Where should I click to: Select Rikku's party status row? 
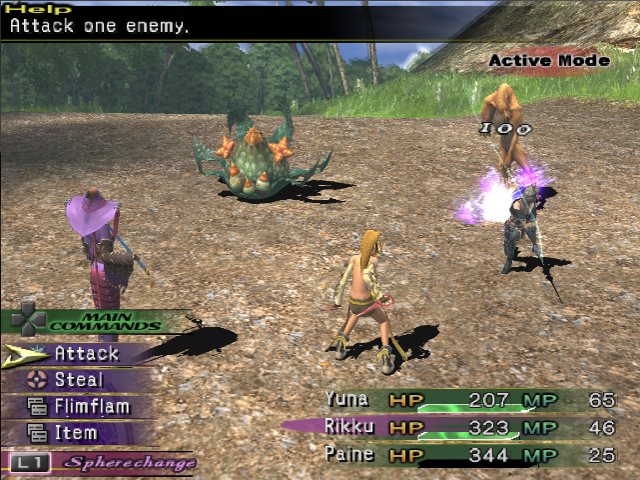(x=470, y=426)
